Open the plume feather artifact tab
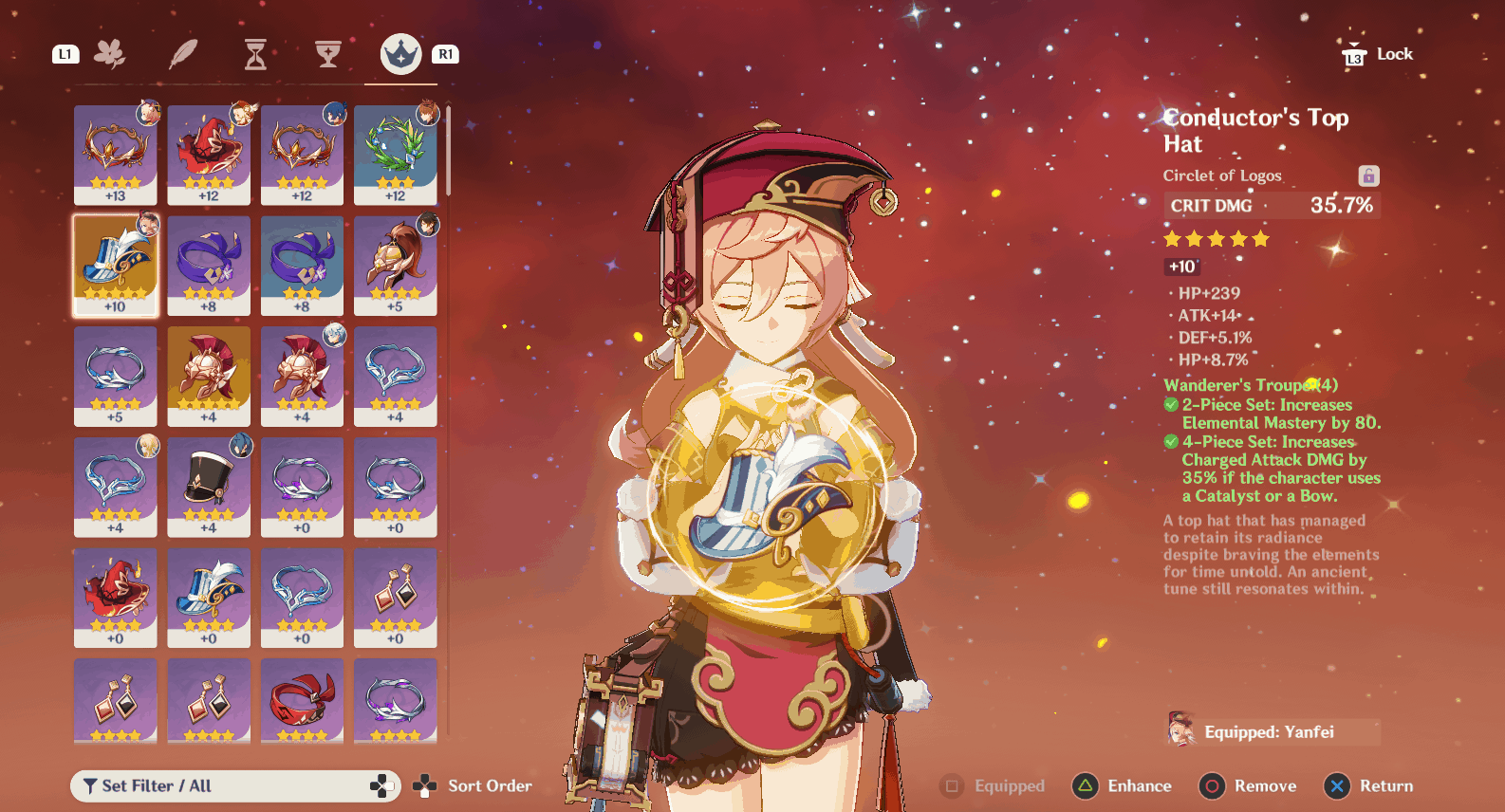Viewport: 1505px width, 812px height. (182, 54)
